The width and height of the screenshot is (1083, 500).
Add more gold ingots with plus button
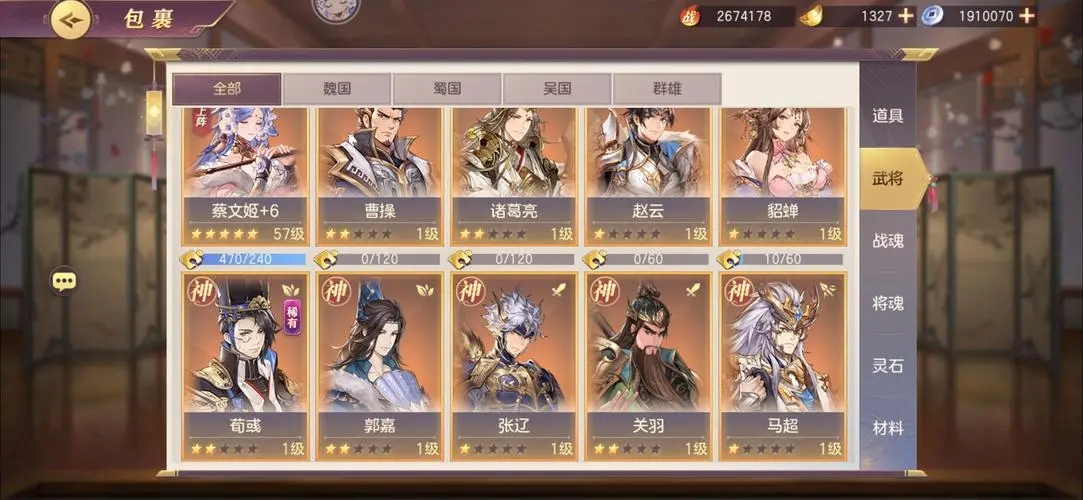pos(906,16)
